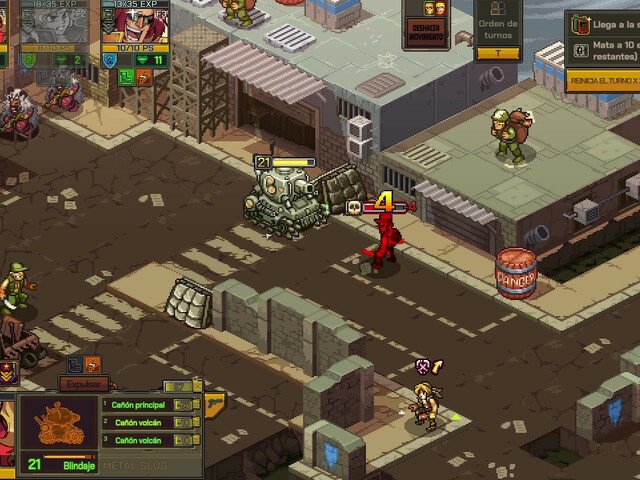This screenshot has width=640, height=480.
Task: Click the 'Mata a 10 e...' mission objective
Action: click(x=602, y=49)
